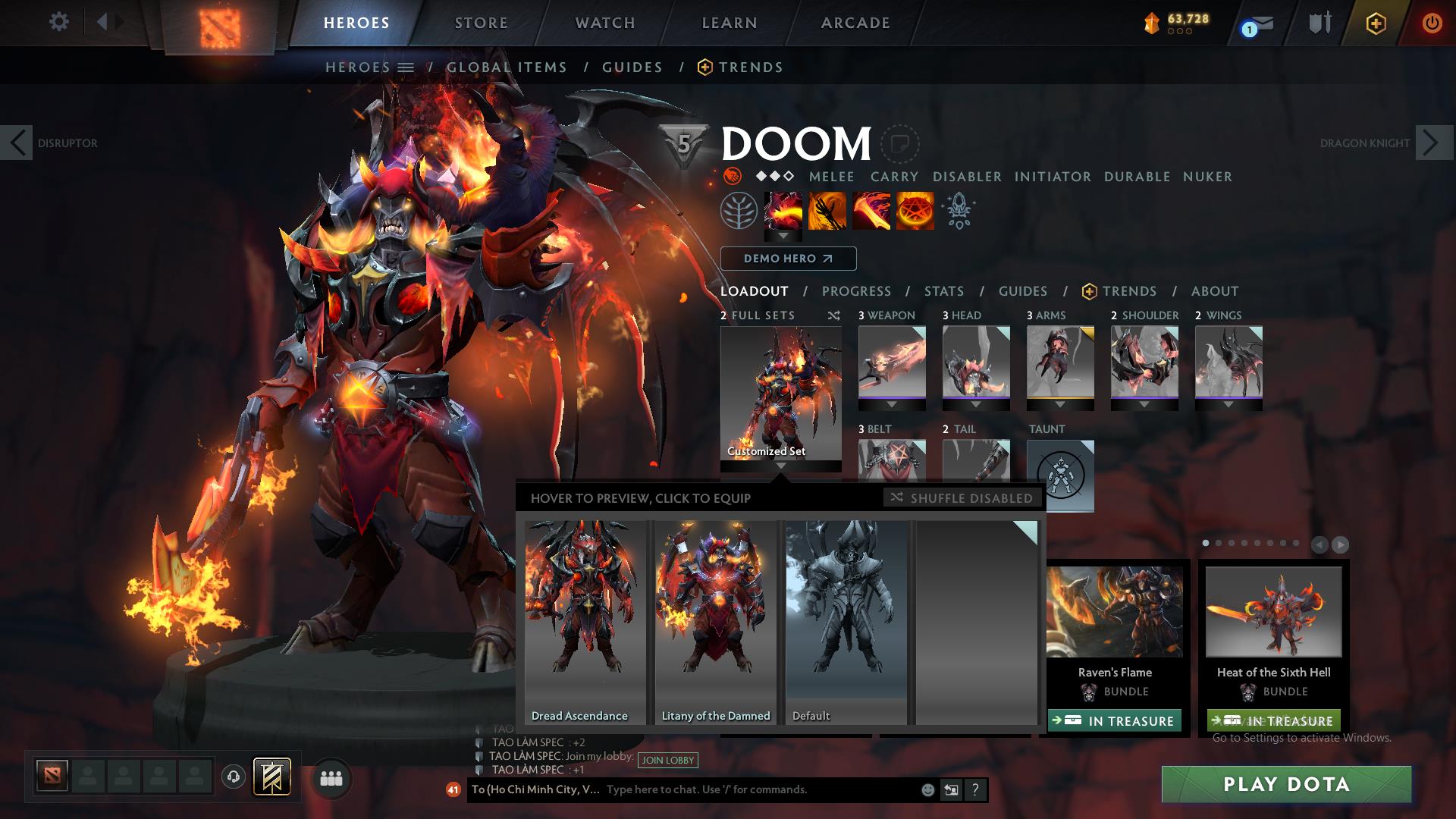1456x819 pixels.
Task: Open the settings gear icon
Action: tap(59, 22)
